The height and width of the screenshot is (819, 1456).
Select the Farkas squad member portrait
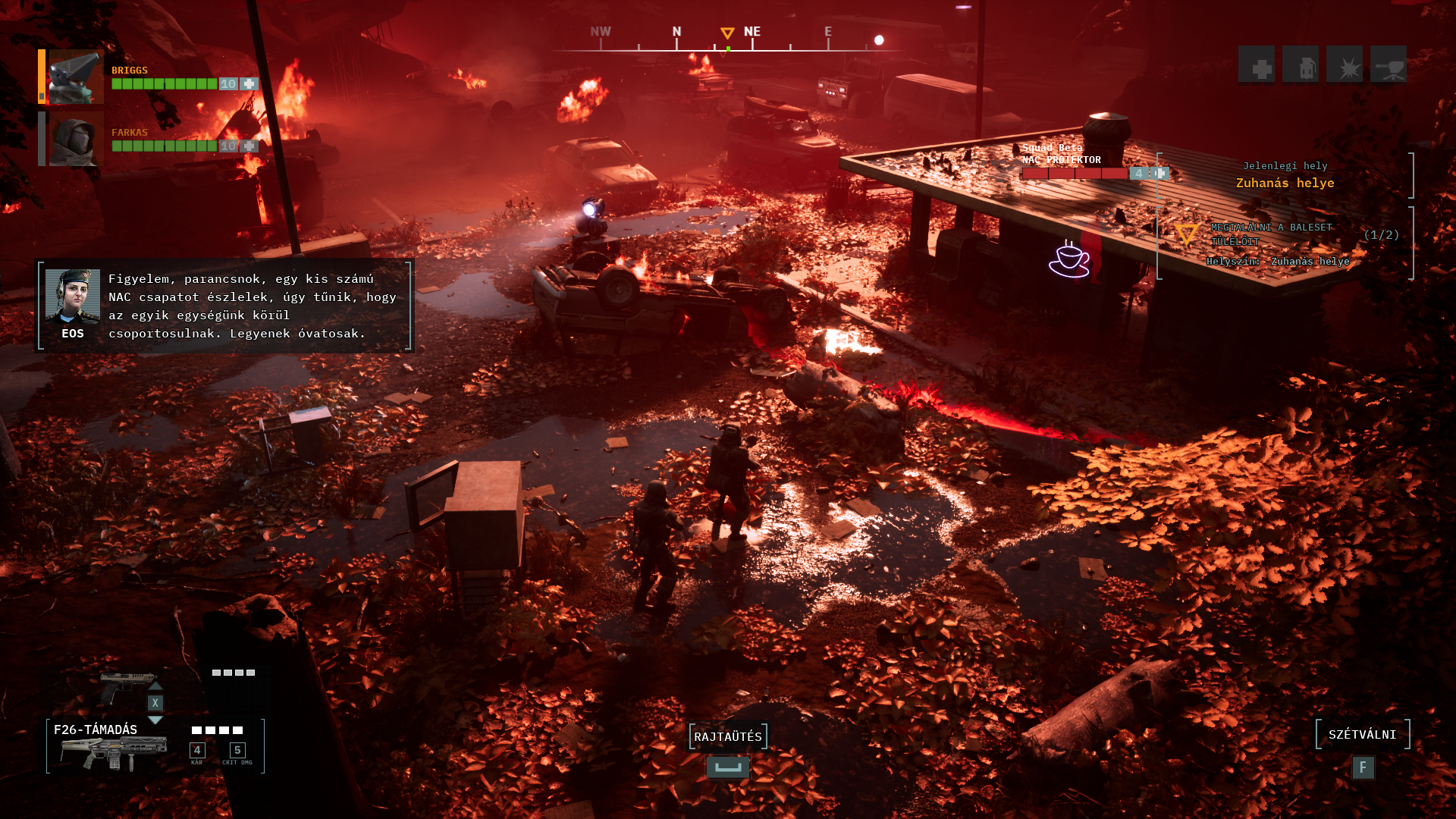(x=76, y=139)
